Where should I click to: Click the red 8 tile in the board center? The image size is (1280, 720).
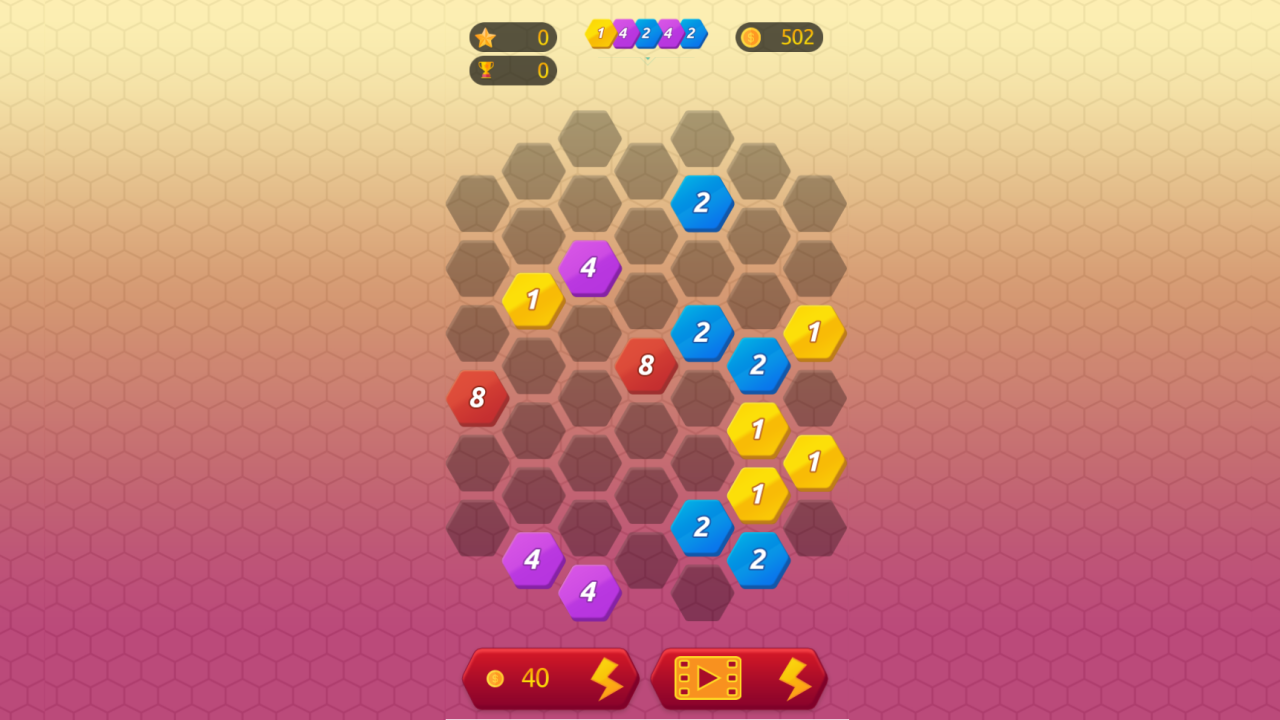click(x=647, y=365)
